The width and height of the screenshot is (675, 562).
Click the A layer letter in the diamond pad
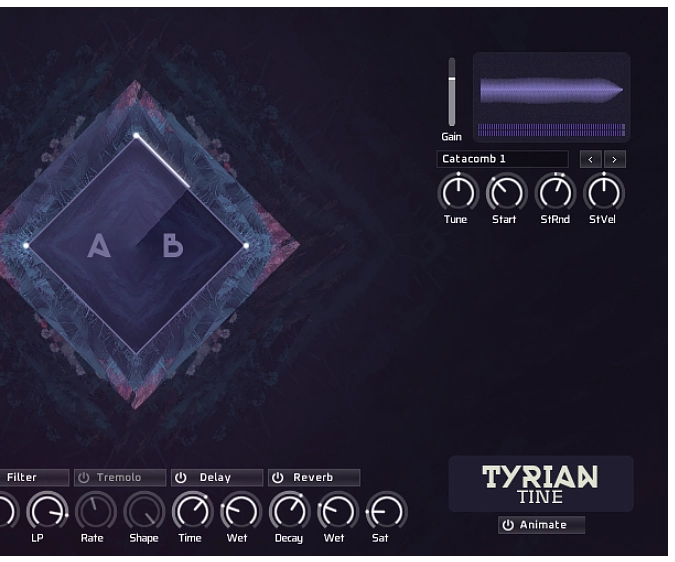tap(99, 246)
